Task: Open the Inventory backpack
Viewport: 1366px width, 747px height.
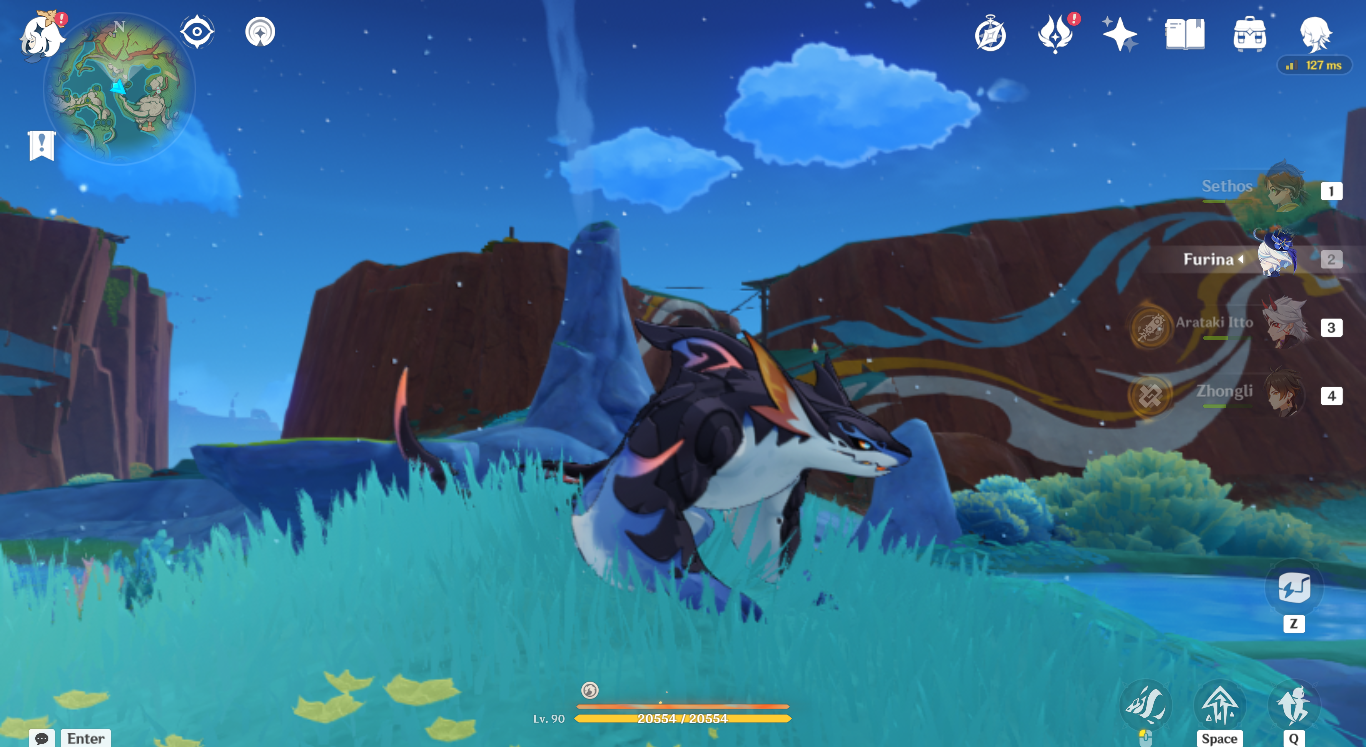Action: click(x=1249, y=32)
